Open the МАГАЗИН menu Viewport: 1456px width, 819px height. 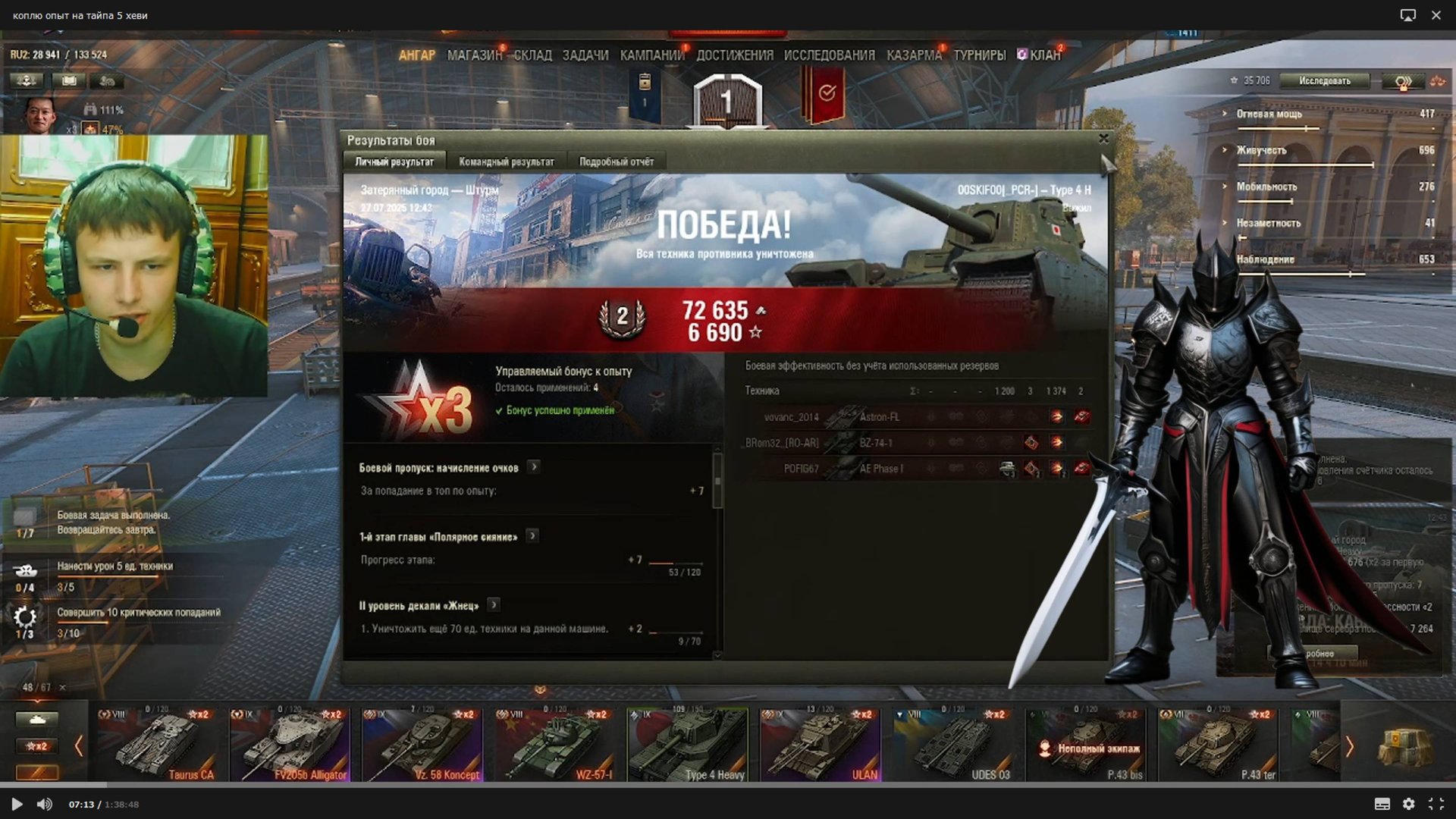pos(474,55)
